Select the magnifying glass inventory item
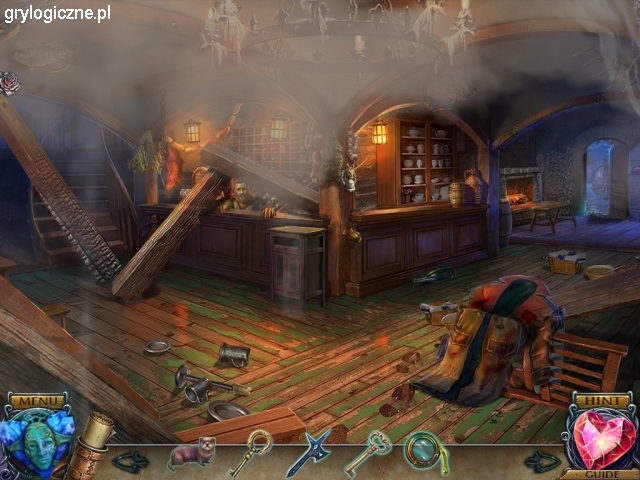This screenshot has height=480, width=640. (425, 452)
